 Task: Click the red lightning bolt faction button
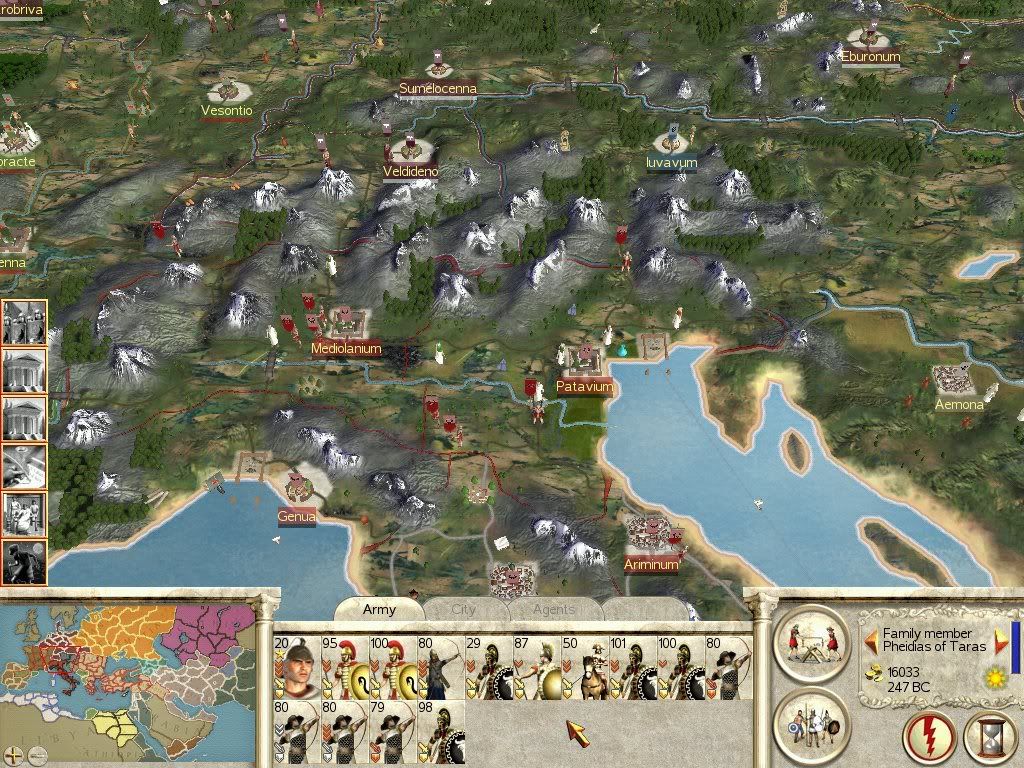(x=929, y=739)
